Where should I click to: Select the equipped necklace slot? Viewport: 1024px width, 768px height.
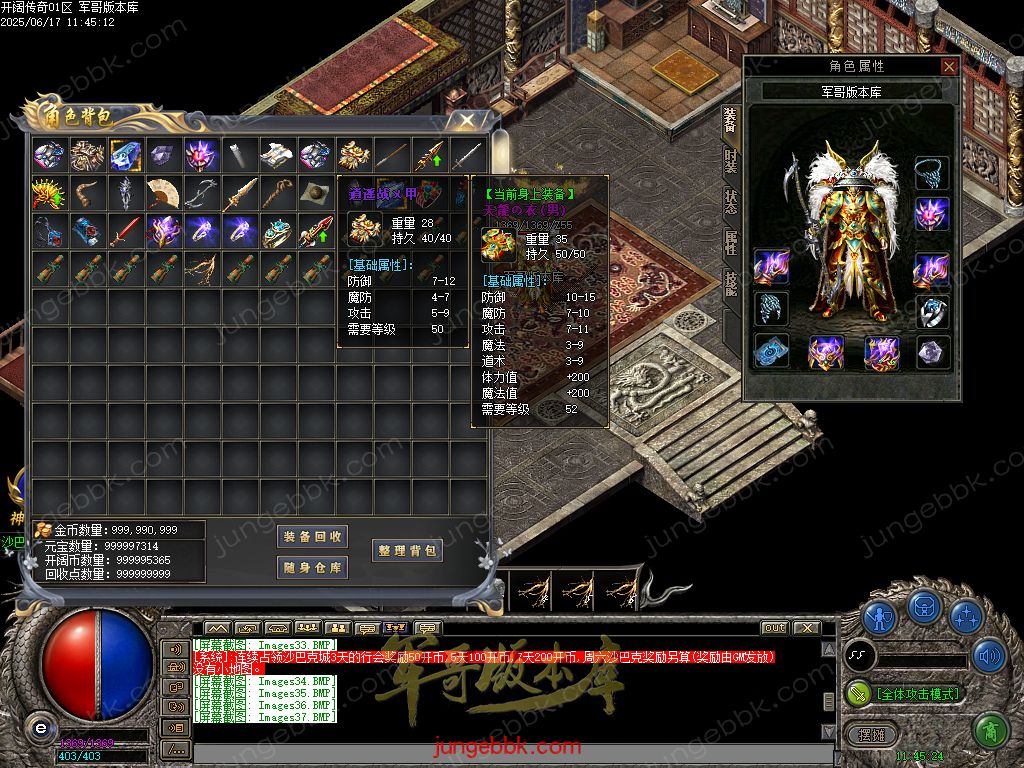(932, 171)
